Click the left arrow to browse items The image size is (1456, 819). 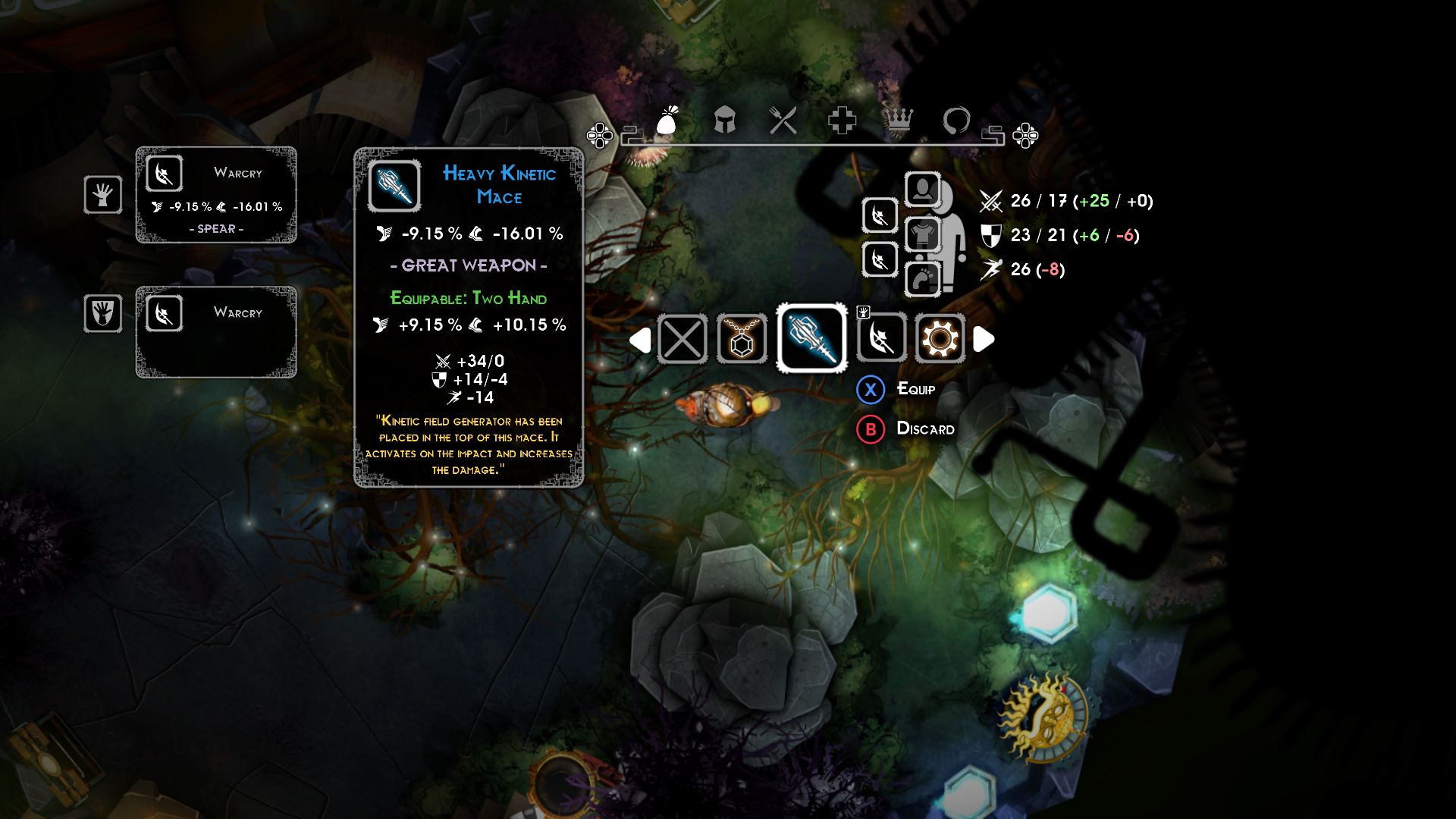pos(641,340)
